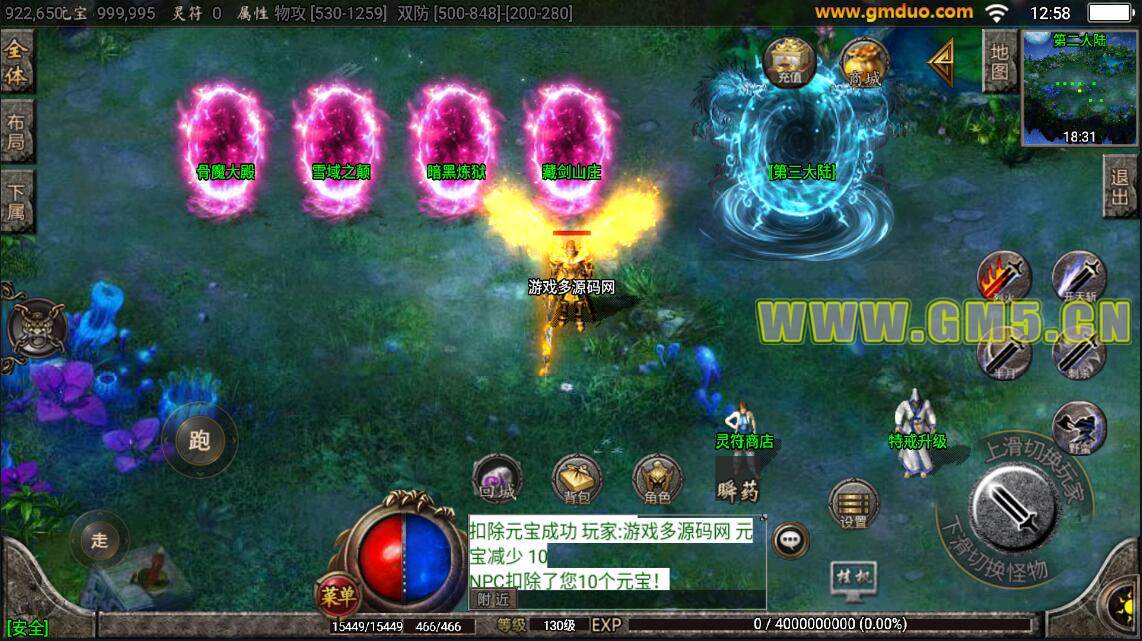The height and width of the screenshot is (641, 1142).
Task: Activate the 开天斩 skill
Action: coord(1078,277)
